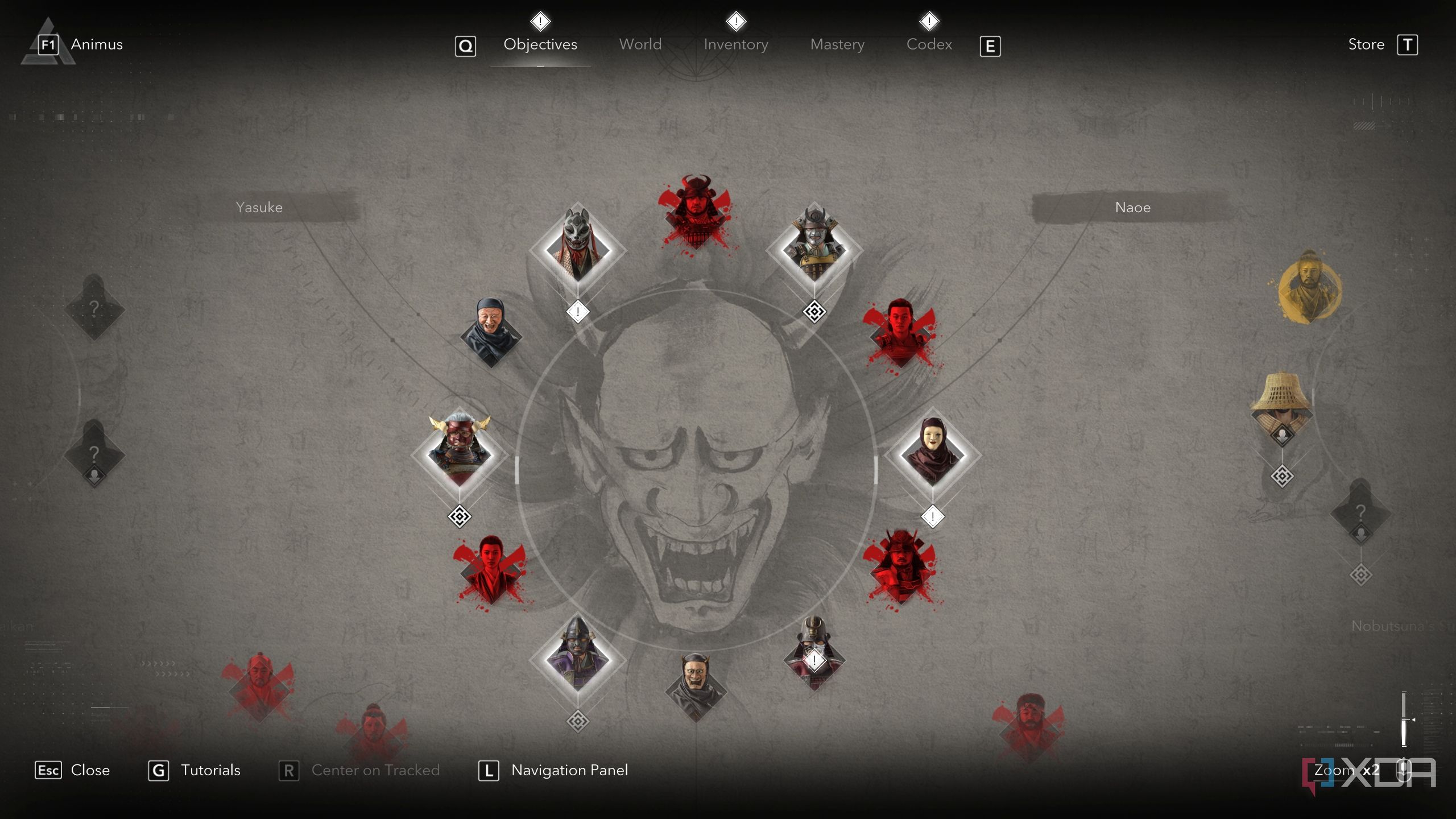Click the exclamation marker under the fox mask
This screenshot has height=819, width=1456.
pyautogui.click(x=577, y=311)
